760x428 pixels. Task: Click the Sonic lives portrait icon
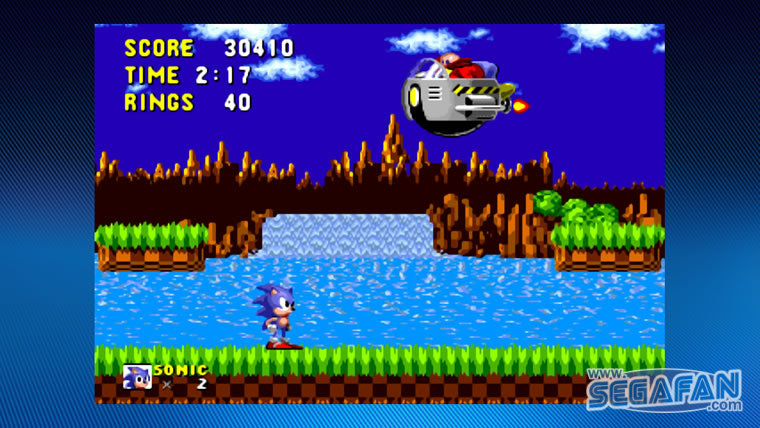[x=136, y=377]
